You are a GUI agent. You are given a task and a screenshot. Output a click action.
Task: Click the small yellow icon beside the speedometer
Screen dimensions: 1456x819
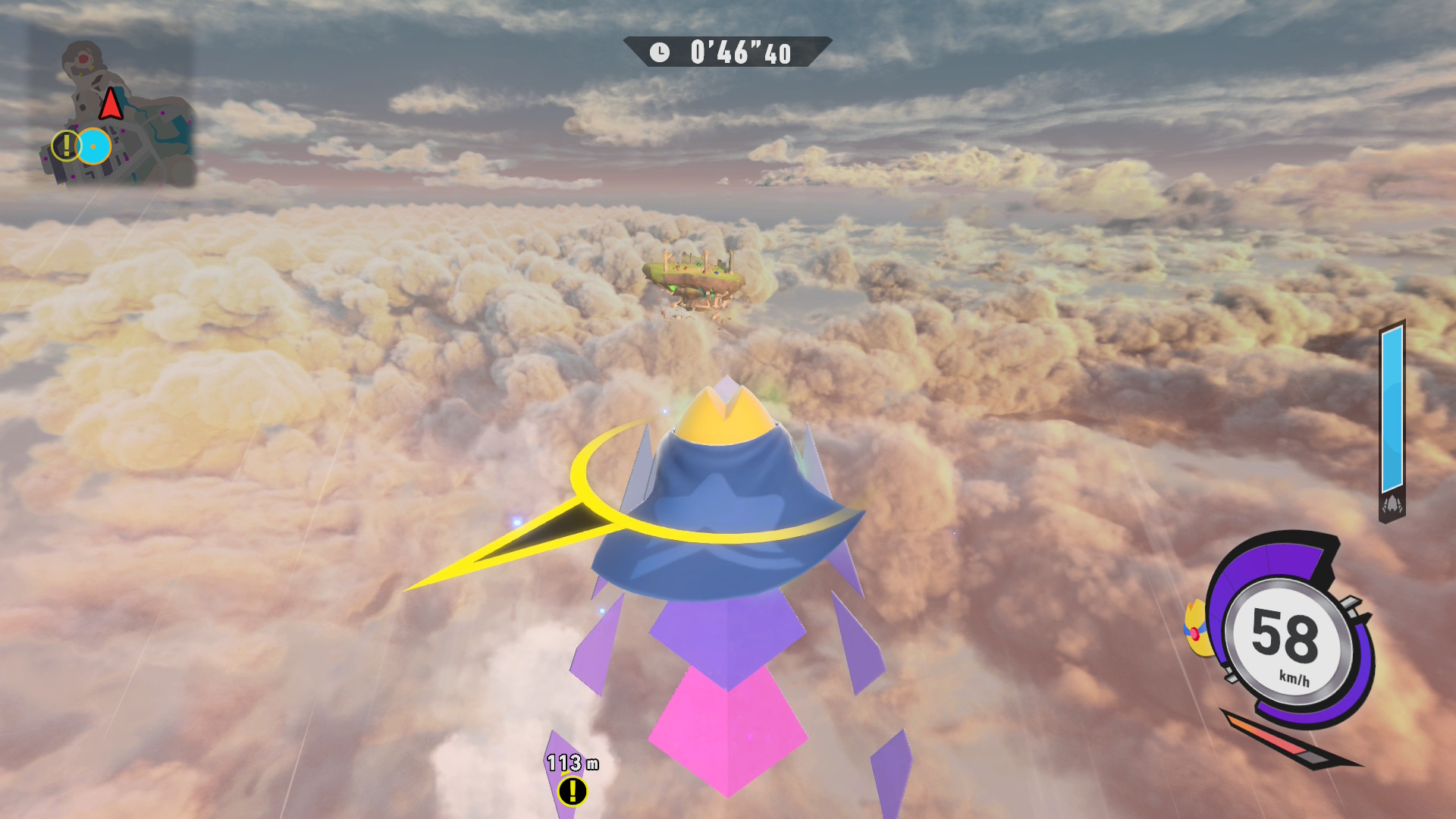(1196, 628)
